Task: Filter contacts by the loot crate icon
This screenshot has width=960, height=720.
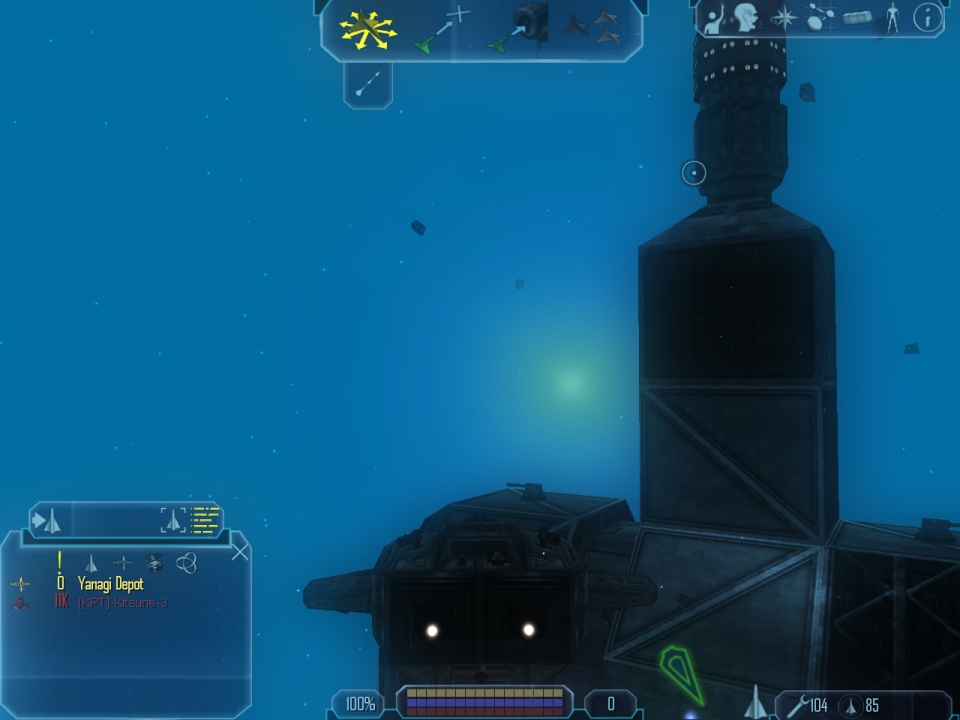Action: tap(153, 563)
